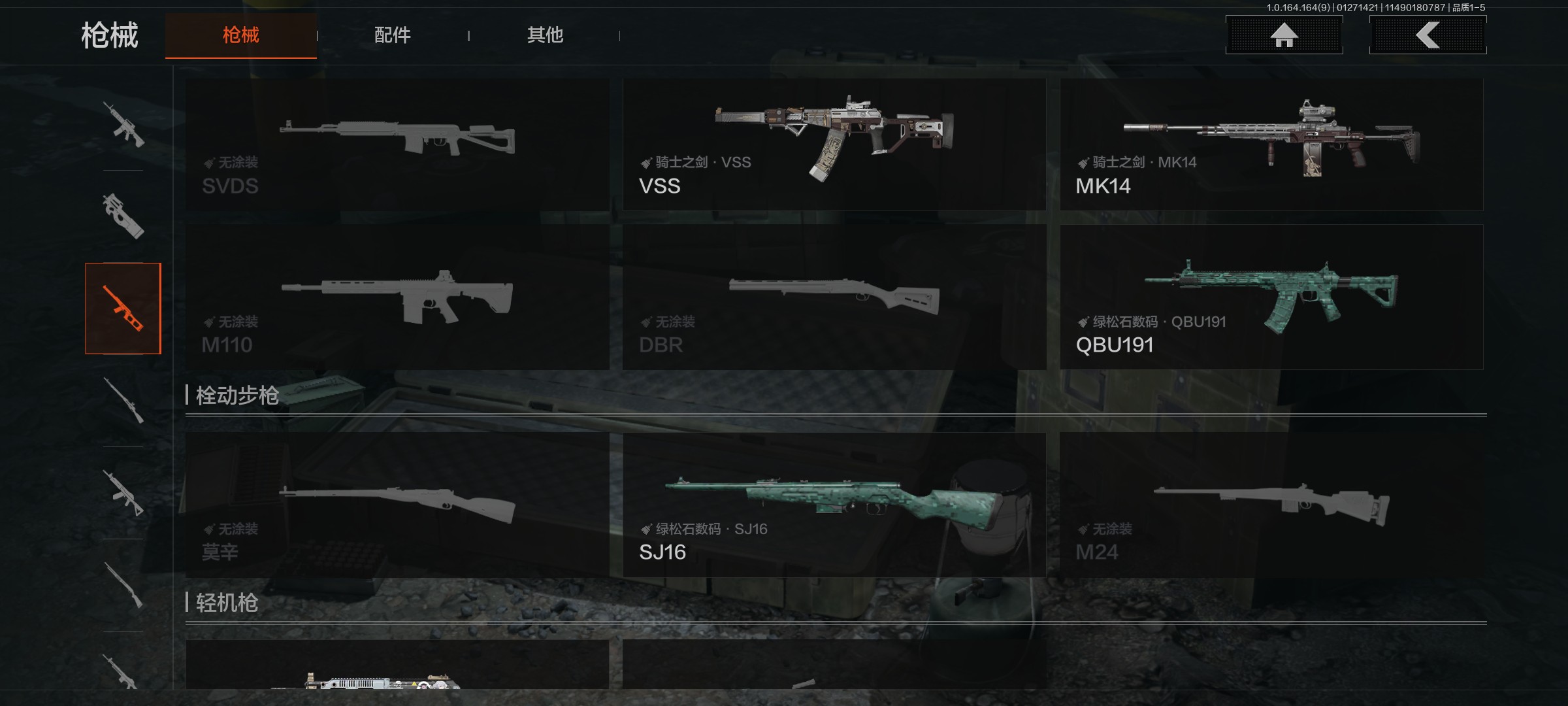Return to the home screen

pyautogui.click(x=1284, y=35)
